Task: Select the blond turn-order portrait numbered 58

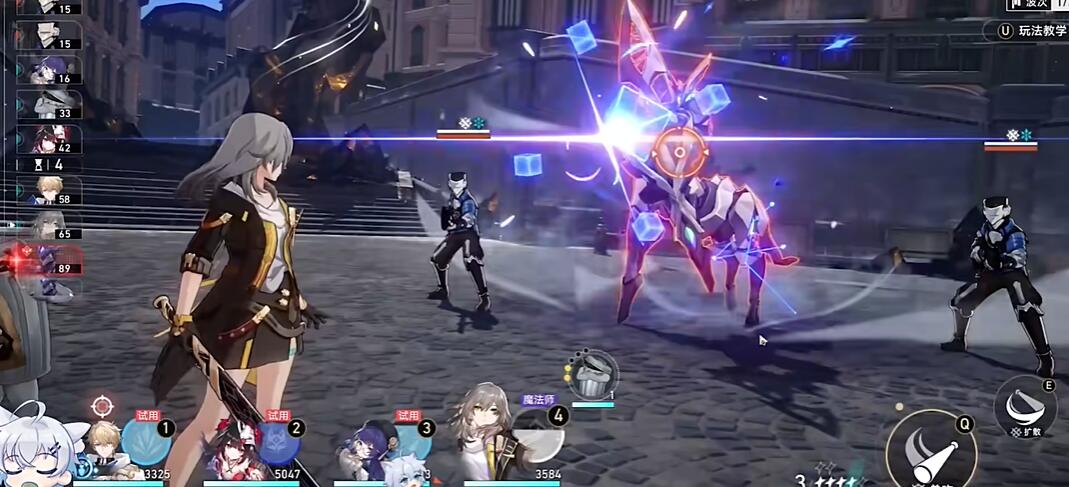Action: (x=48, y=190)
